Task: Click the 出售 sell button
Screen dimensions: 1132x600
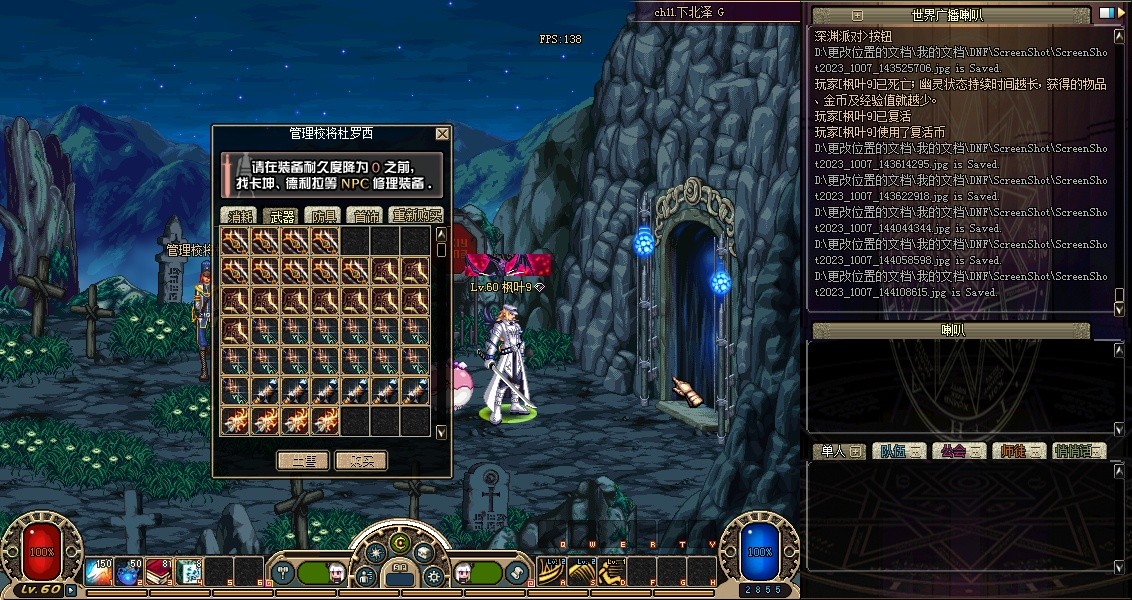Action: tap(303, 461)
